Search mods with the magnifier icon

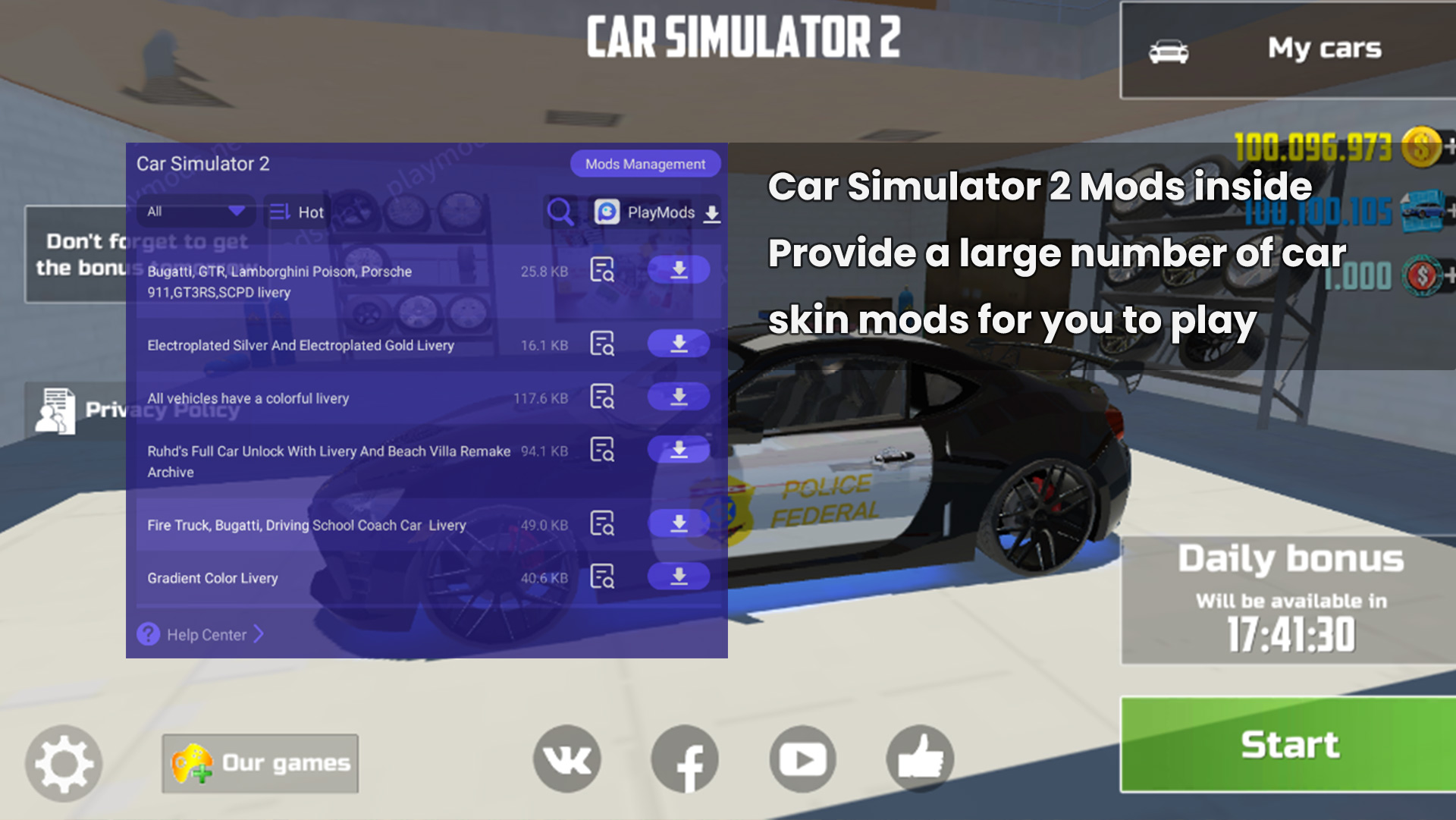(560, 212)
